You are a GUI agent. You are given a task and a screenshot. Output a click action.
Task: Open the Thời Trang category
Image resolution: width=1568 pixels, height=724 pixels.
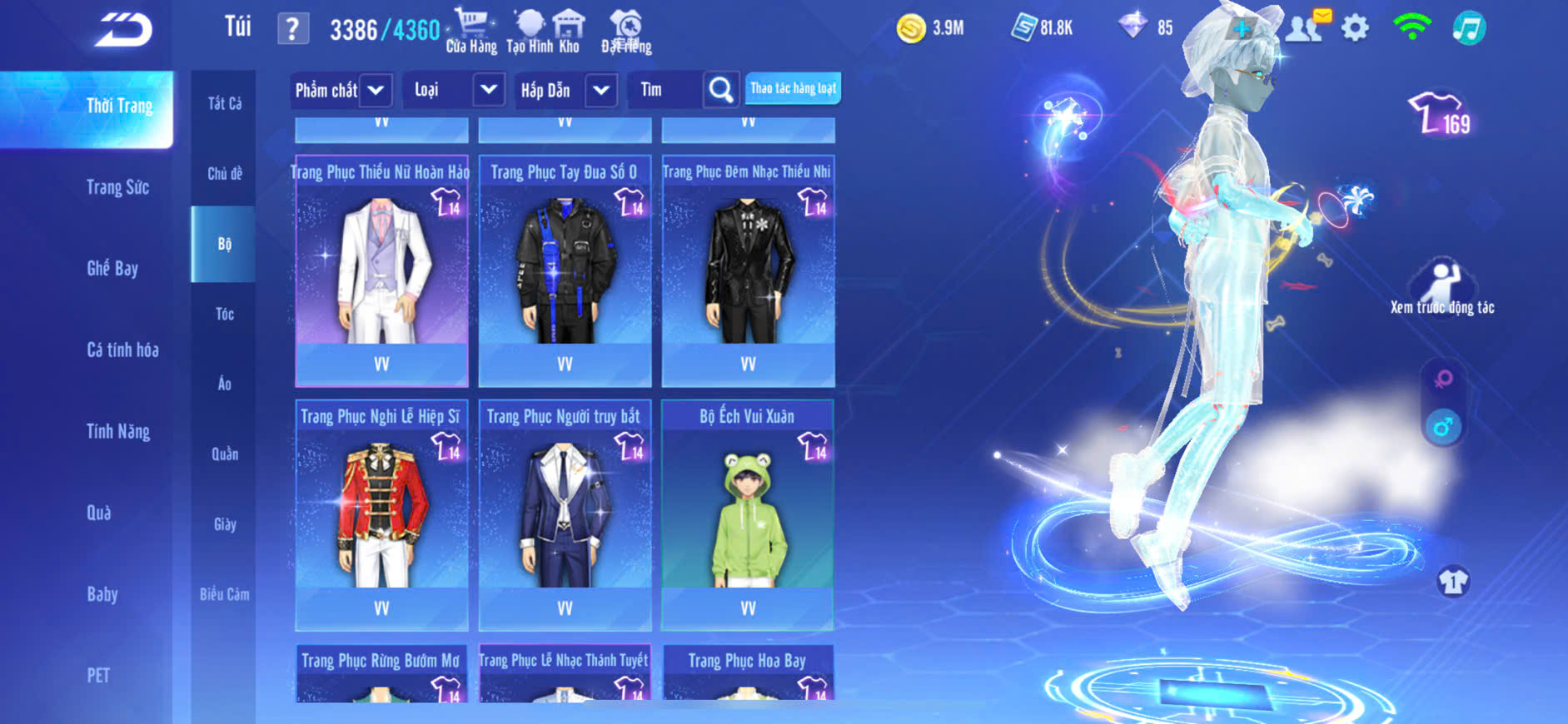(119, 107)
